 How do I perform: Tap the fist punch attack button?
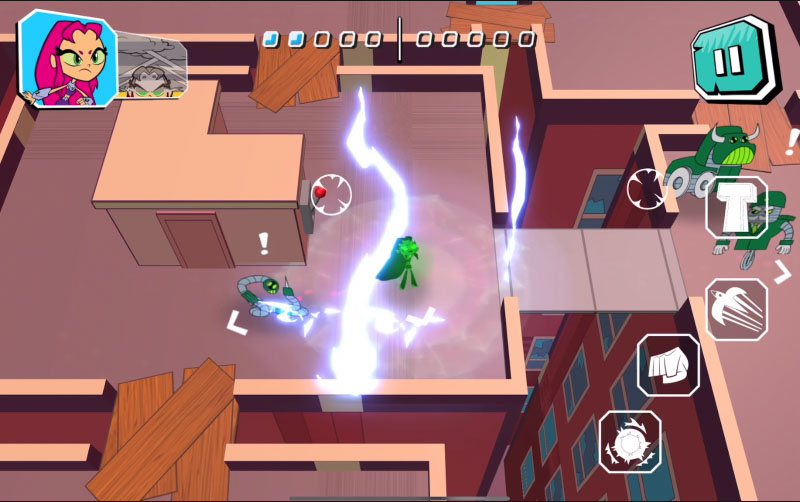668,365
